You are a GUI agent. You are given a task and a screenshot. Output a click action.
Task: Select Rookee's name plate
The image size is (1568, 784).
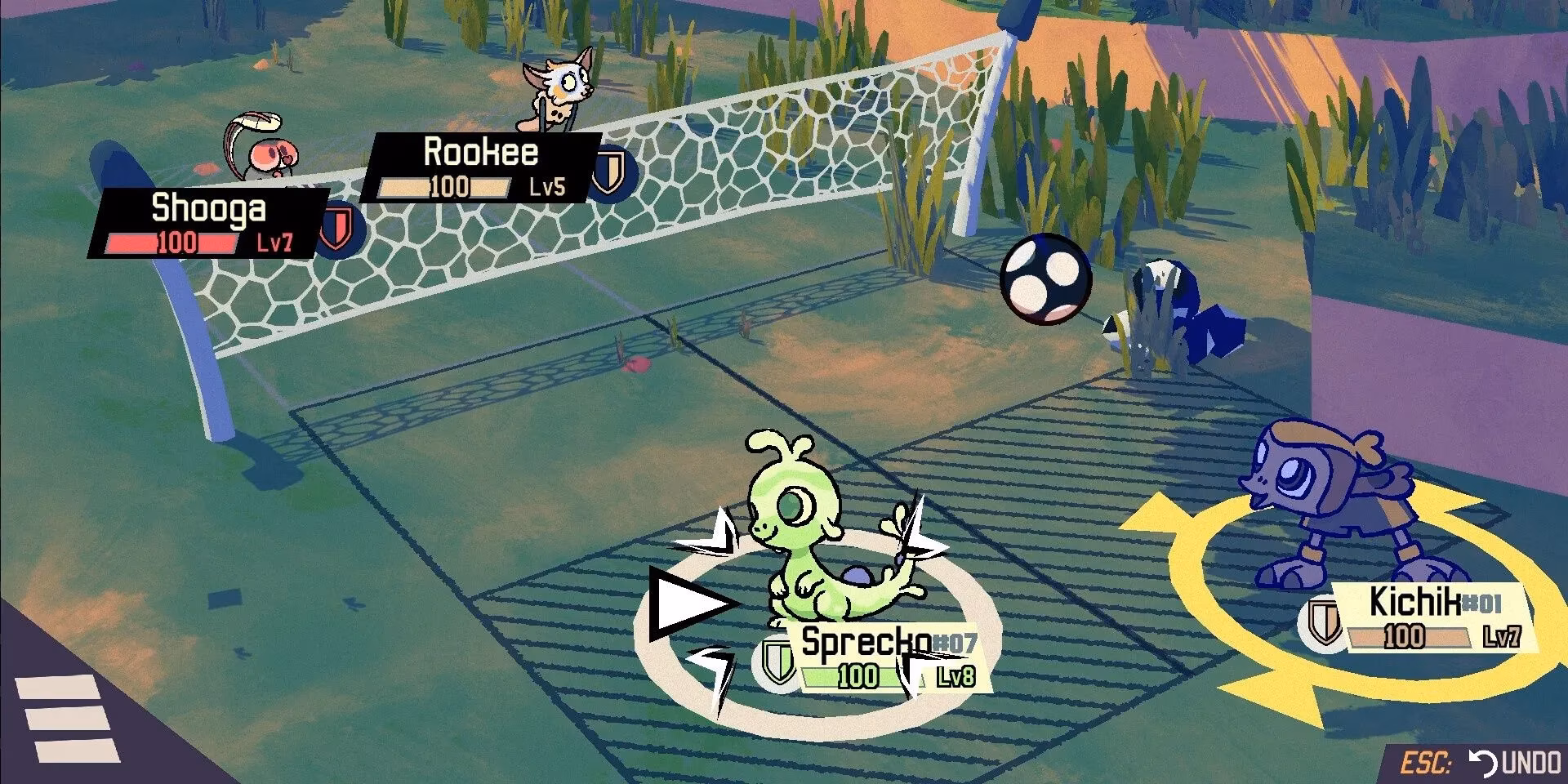(482, 168)
